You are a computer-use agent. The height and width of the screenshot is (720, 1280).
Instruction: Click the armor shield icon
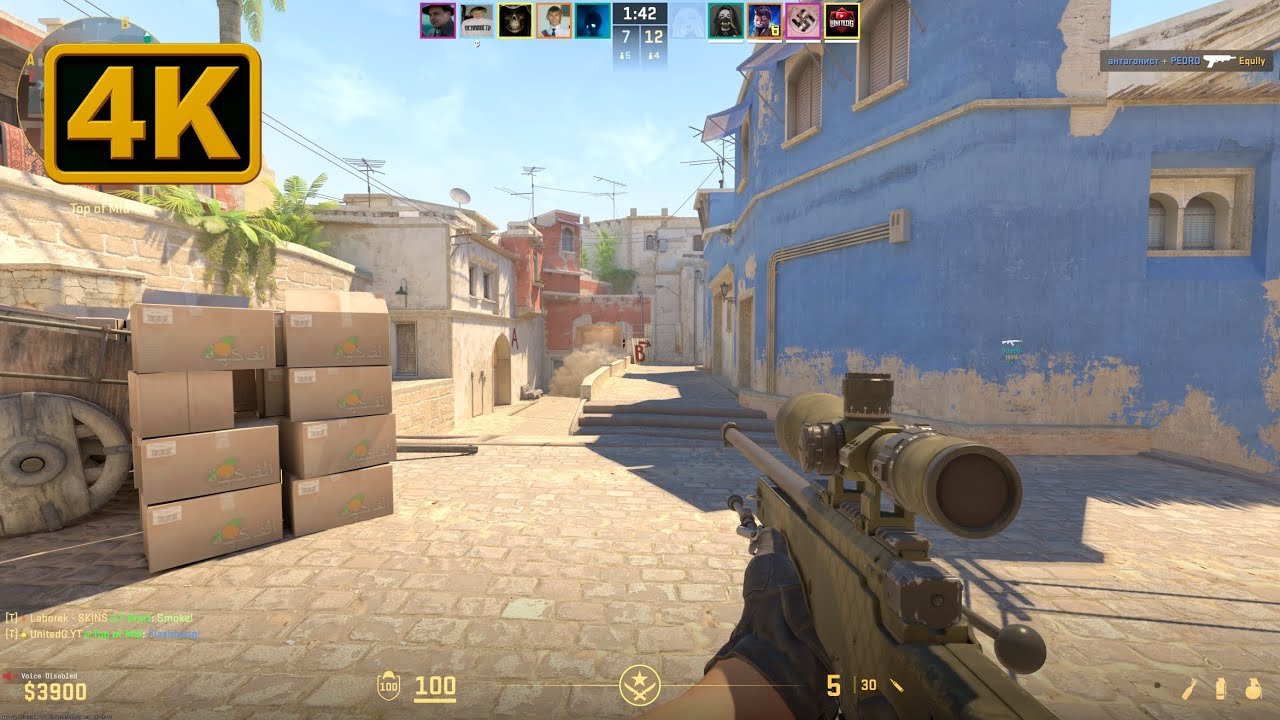(387, 687)
